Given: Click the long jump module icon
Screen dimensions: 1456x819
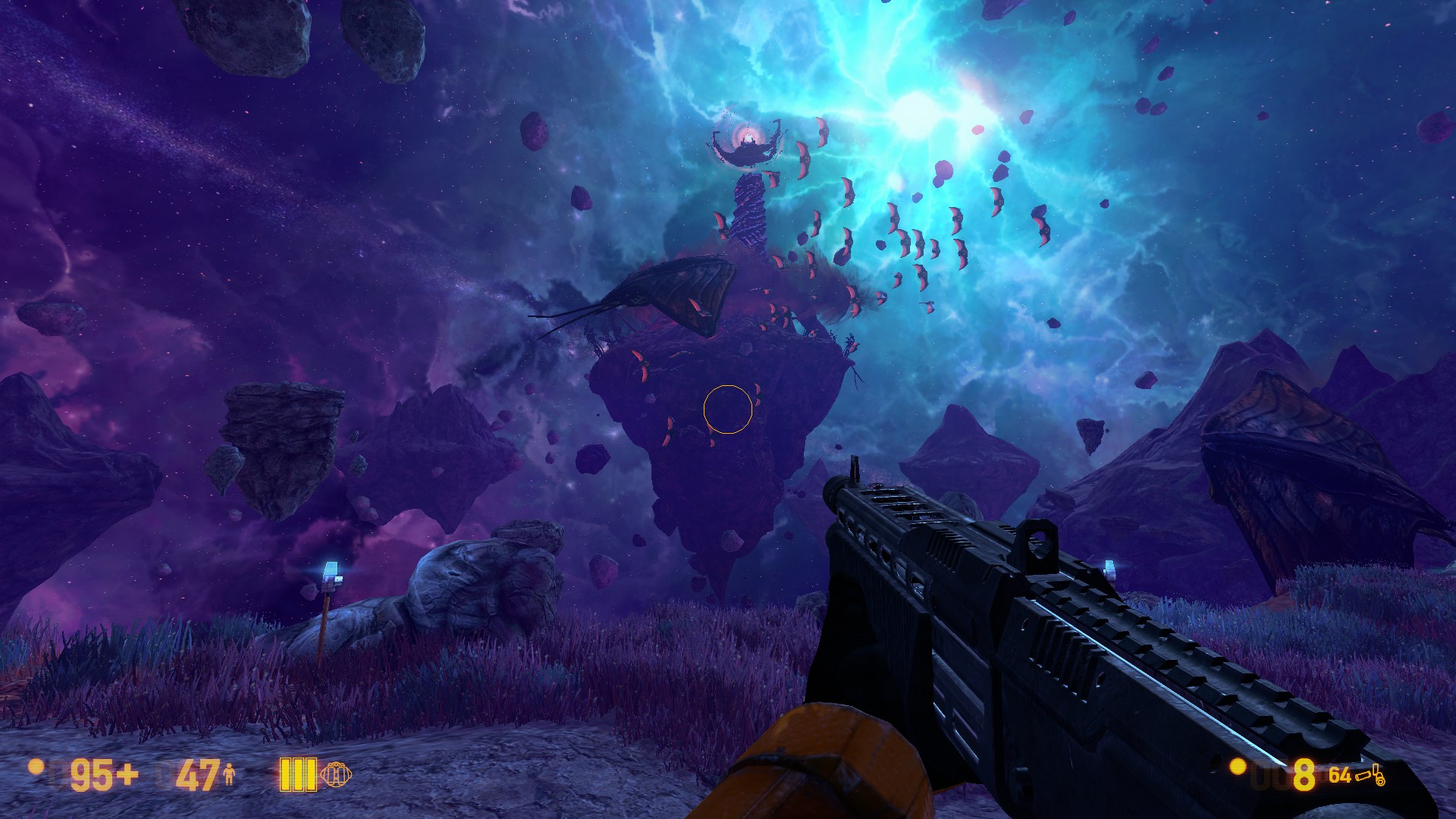Looking at the screenshot, I should tap(337, 775).
